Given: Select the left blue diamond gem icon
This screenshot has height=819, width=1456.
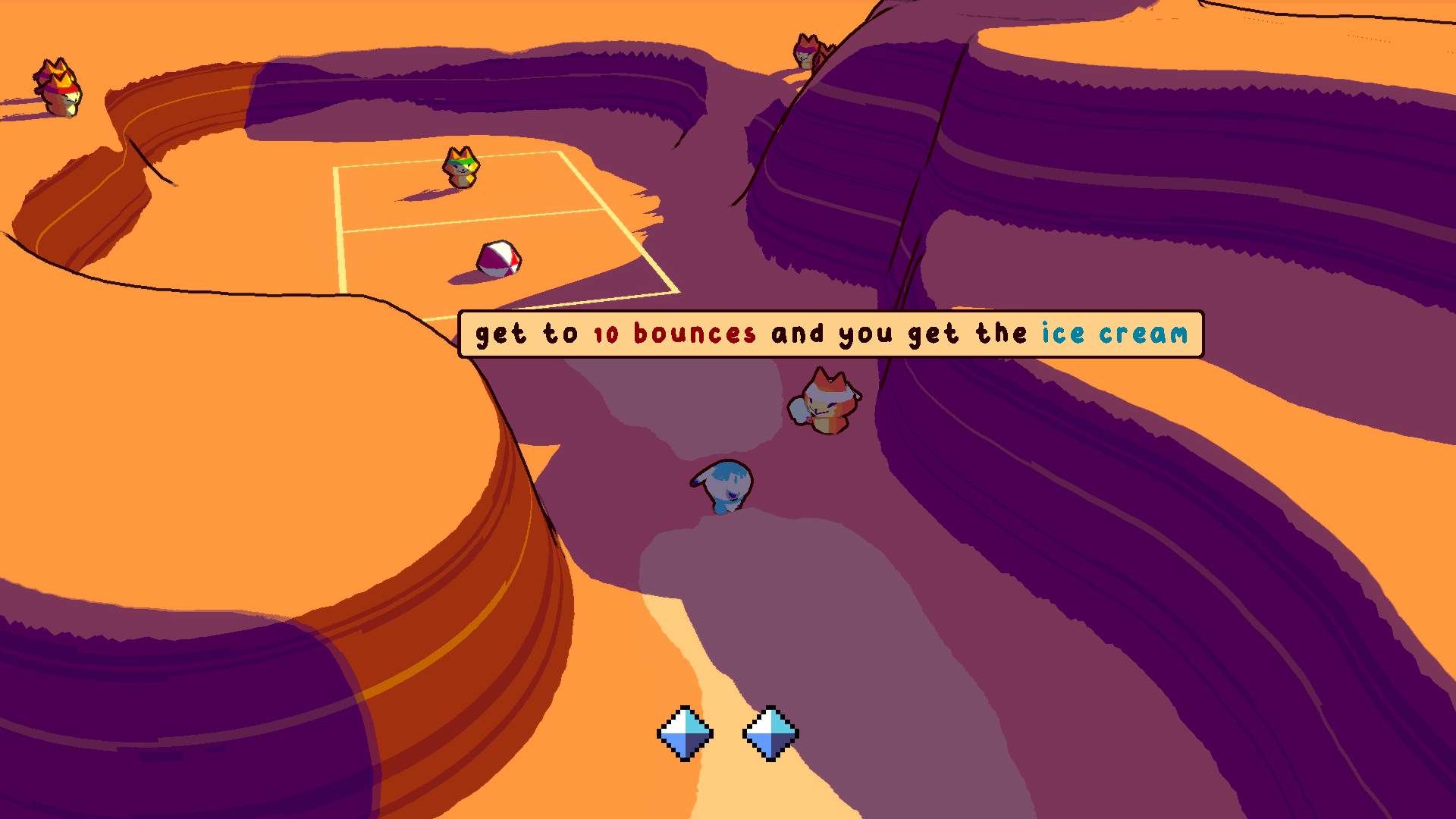Looking at the screenshot, I should click(684, 734).
